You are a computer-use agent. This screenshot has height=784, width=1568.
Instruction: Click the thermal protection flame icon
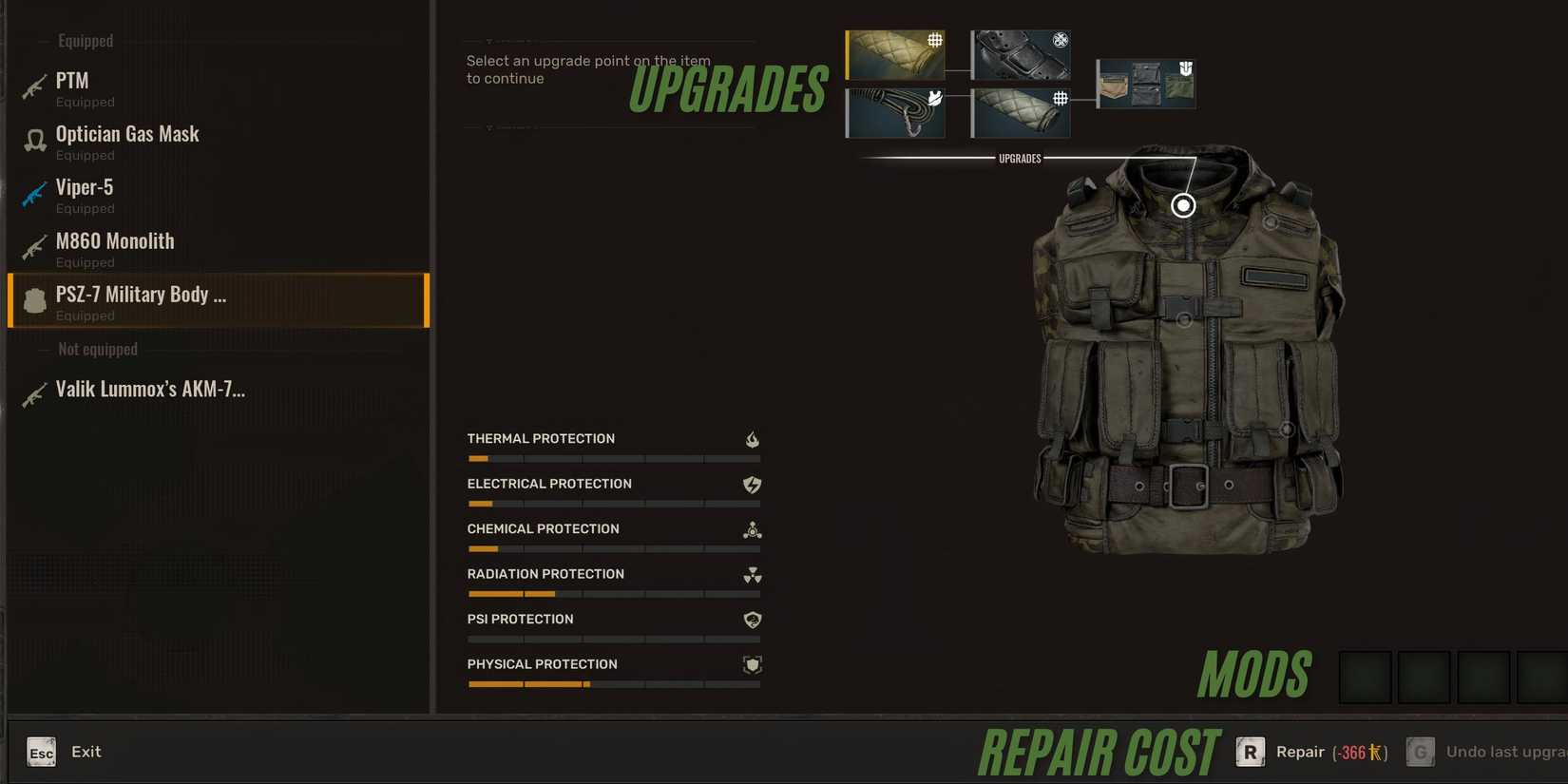pyautogui.click(x=752, y=439)
